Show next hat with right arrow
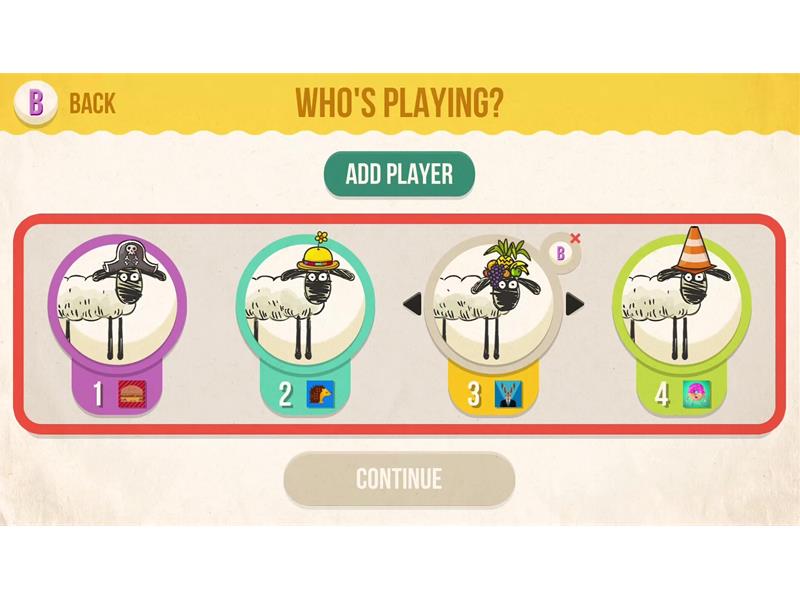 point(574,302)
